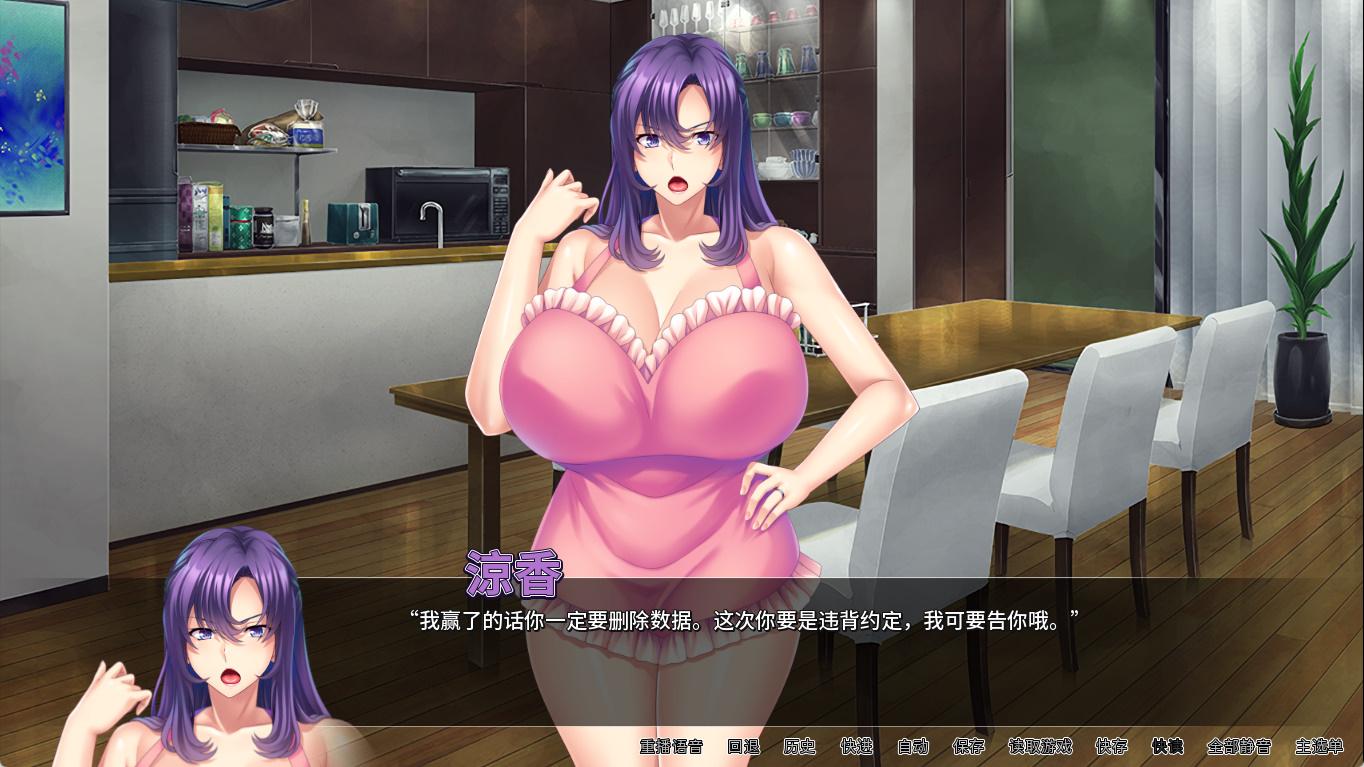
Task: Quick save with the 快存 button
Action: click(1111, 746)
